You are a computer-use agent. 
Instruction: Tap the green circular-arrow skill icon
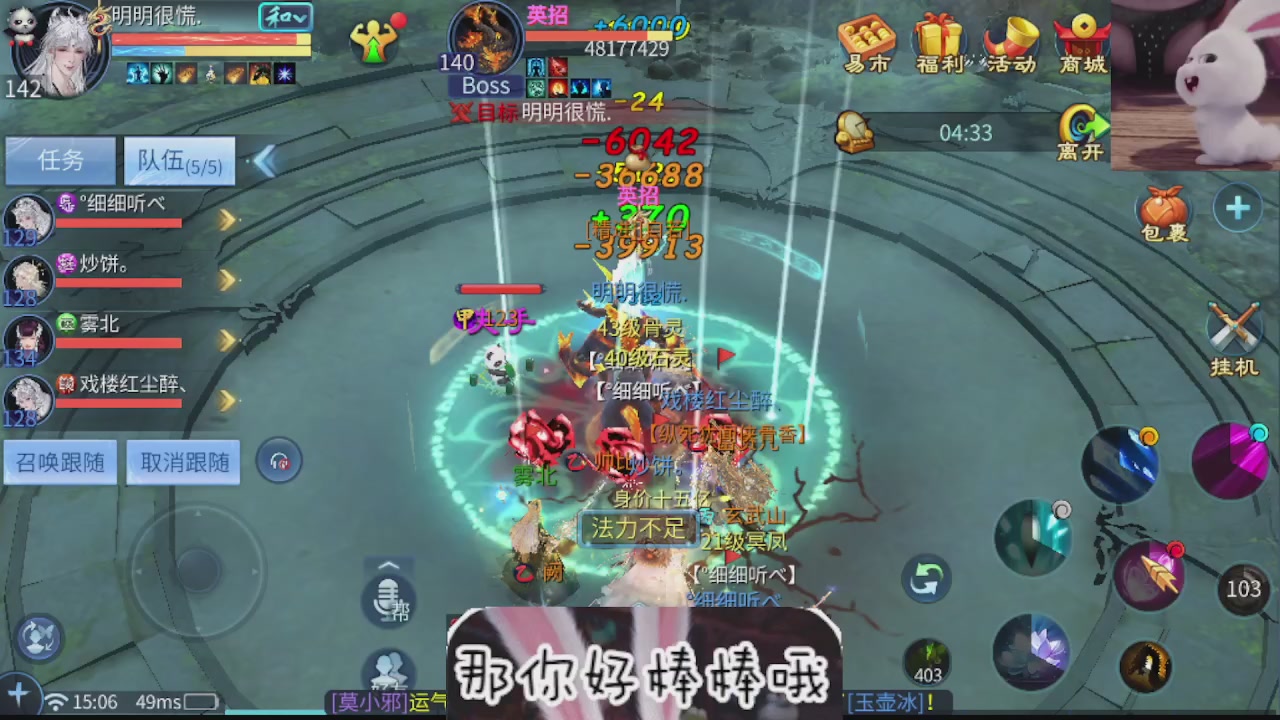tap(925, 580)
